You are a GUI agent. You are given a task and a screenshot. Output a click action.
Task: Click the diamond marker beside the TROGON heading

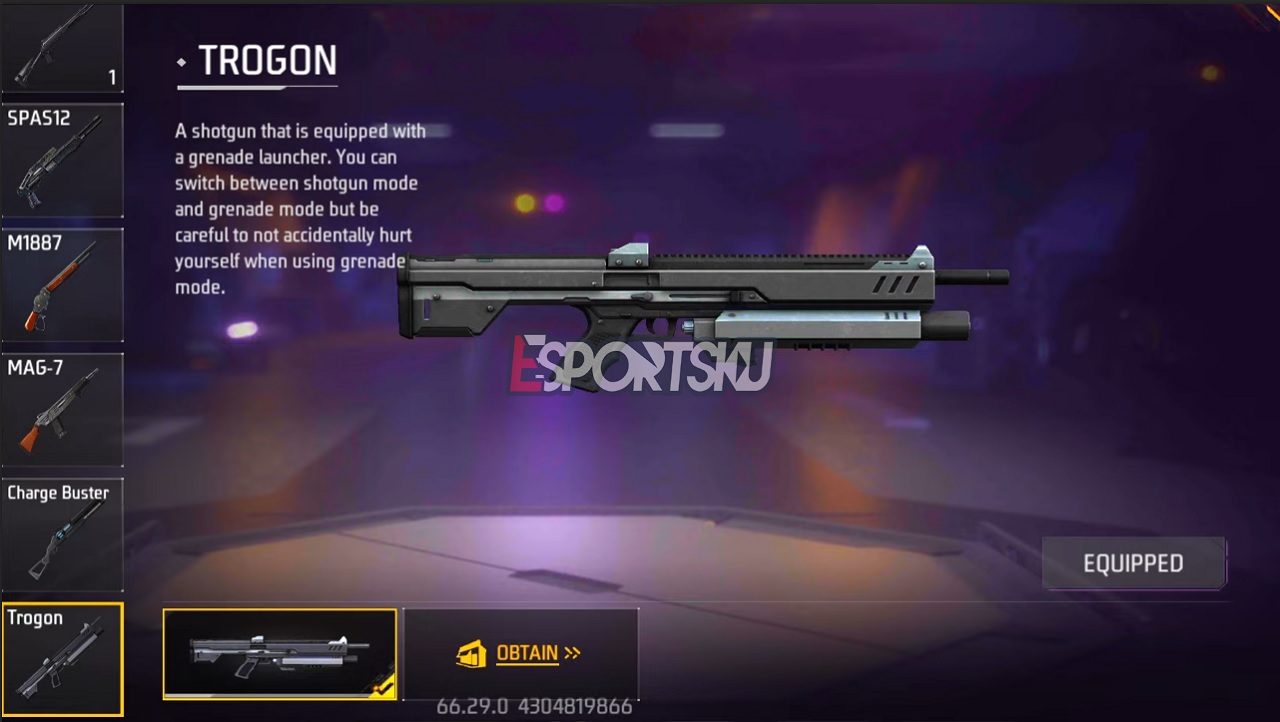pos(181,62)
